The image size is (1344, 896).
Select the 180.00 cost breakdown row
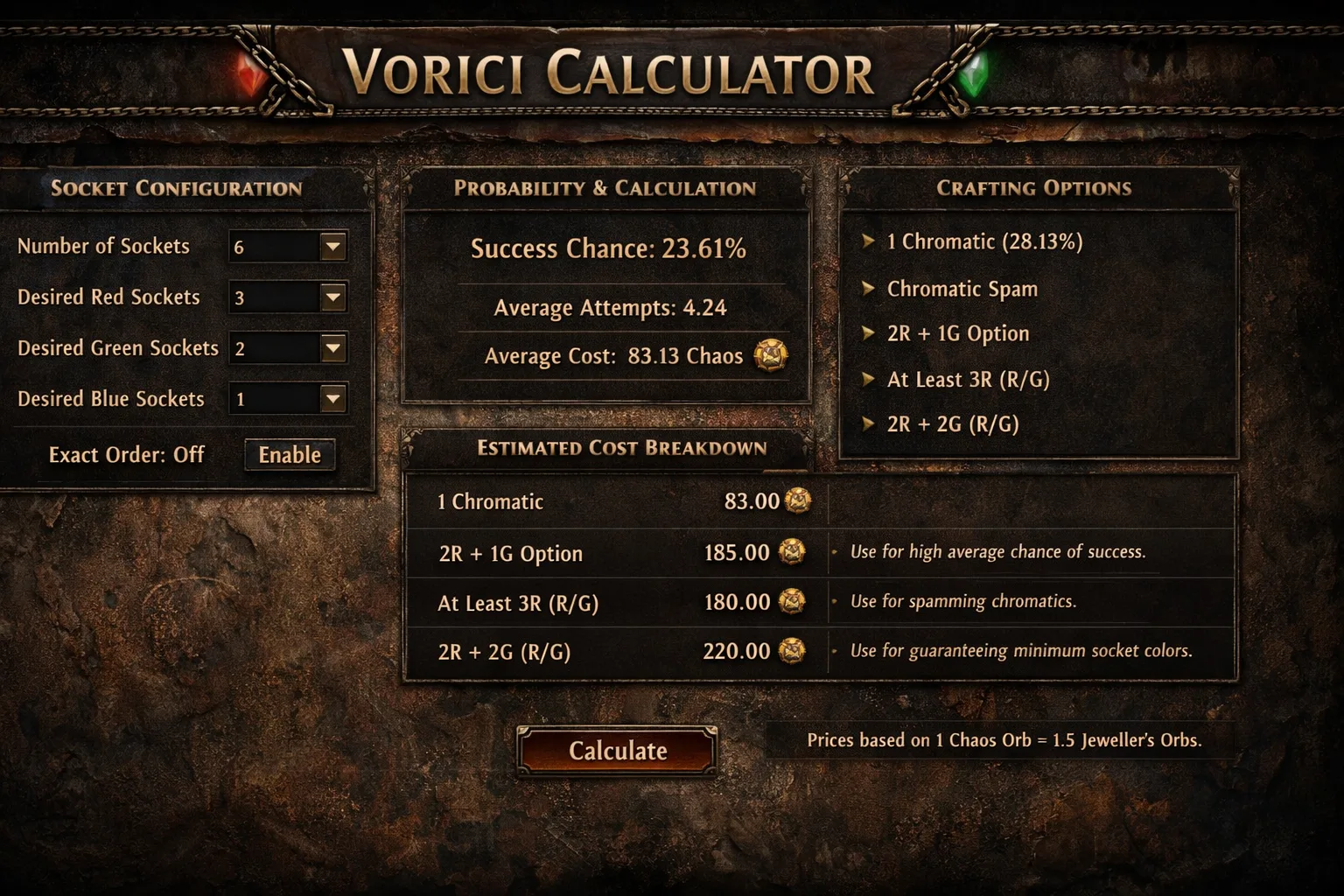612,603
